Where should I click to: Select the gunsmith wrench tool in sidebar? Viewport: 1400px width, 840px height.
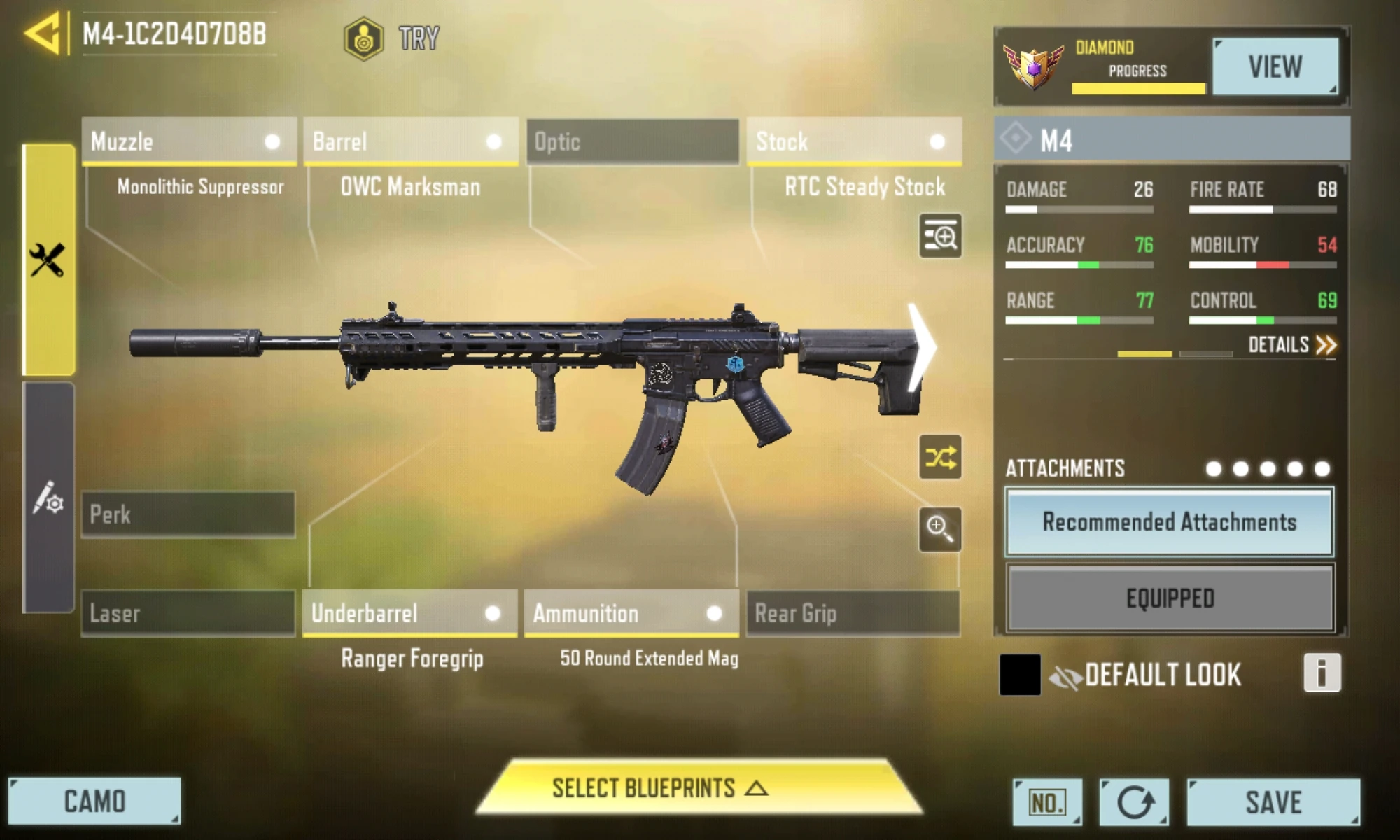(x=46, y=257)
